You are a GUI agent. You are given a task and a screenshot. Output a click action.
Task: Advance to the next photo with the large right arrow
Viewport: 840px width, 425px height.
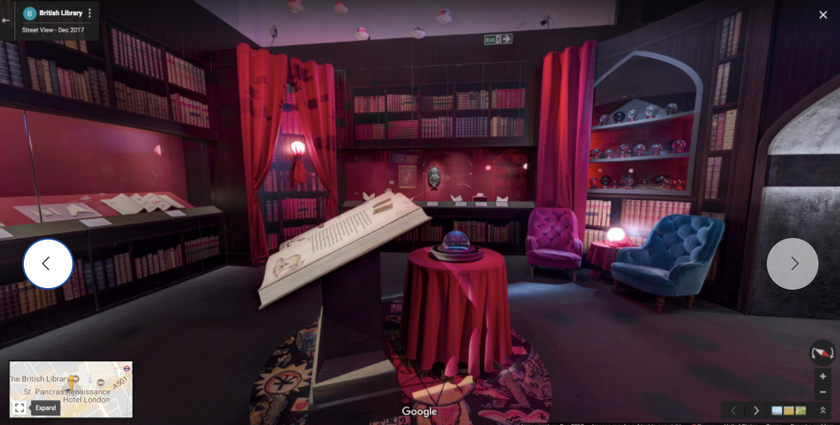tap(793, 264)
